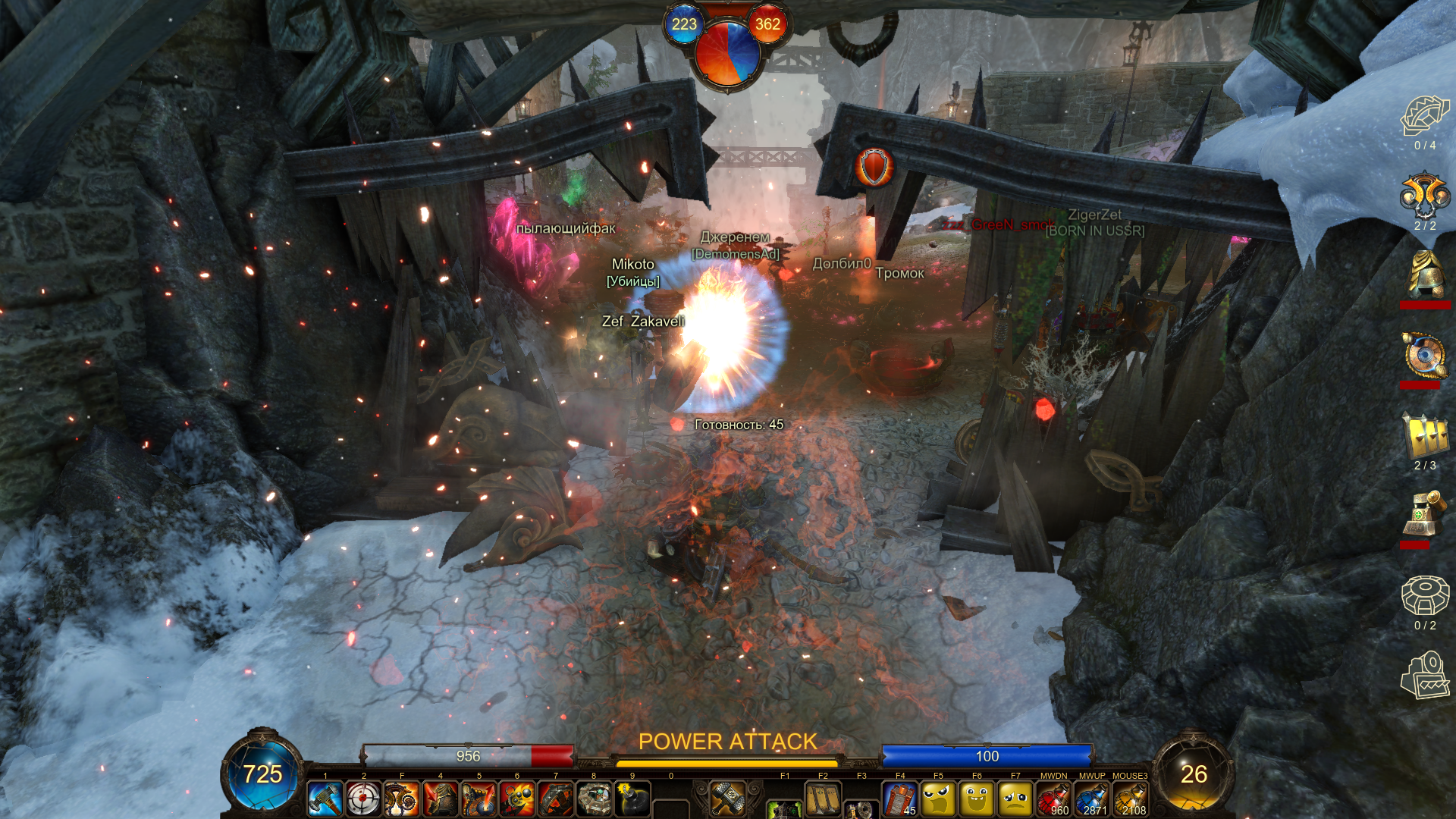Use the black bomb item in slot 9

tap(632, 799)
